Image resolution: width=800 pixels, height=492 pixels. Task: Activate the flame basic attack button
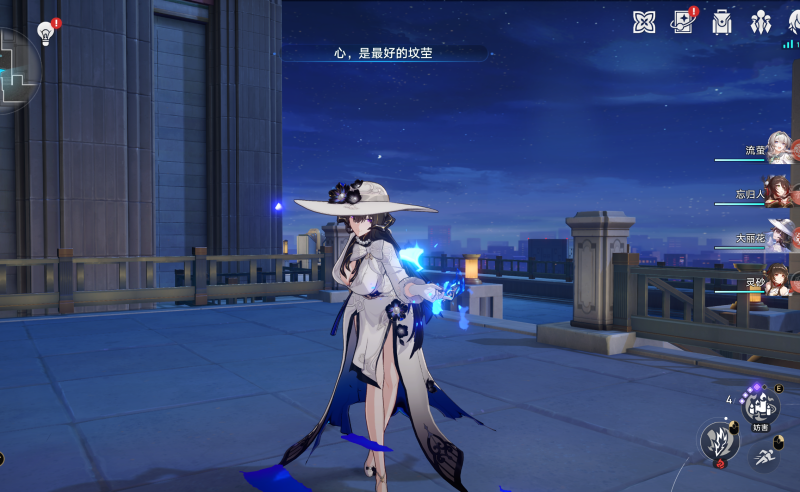coord(718,442)
